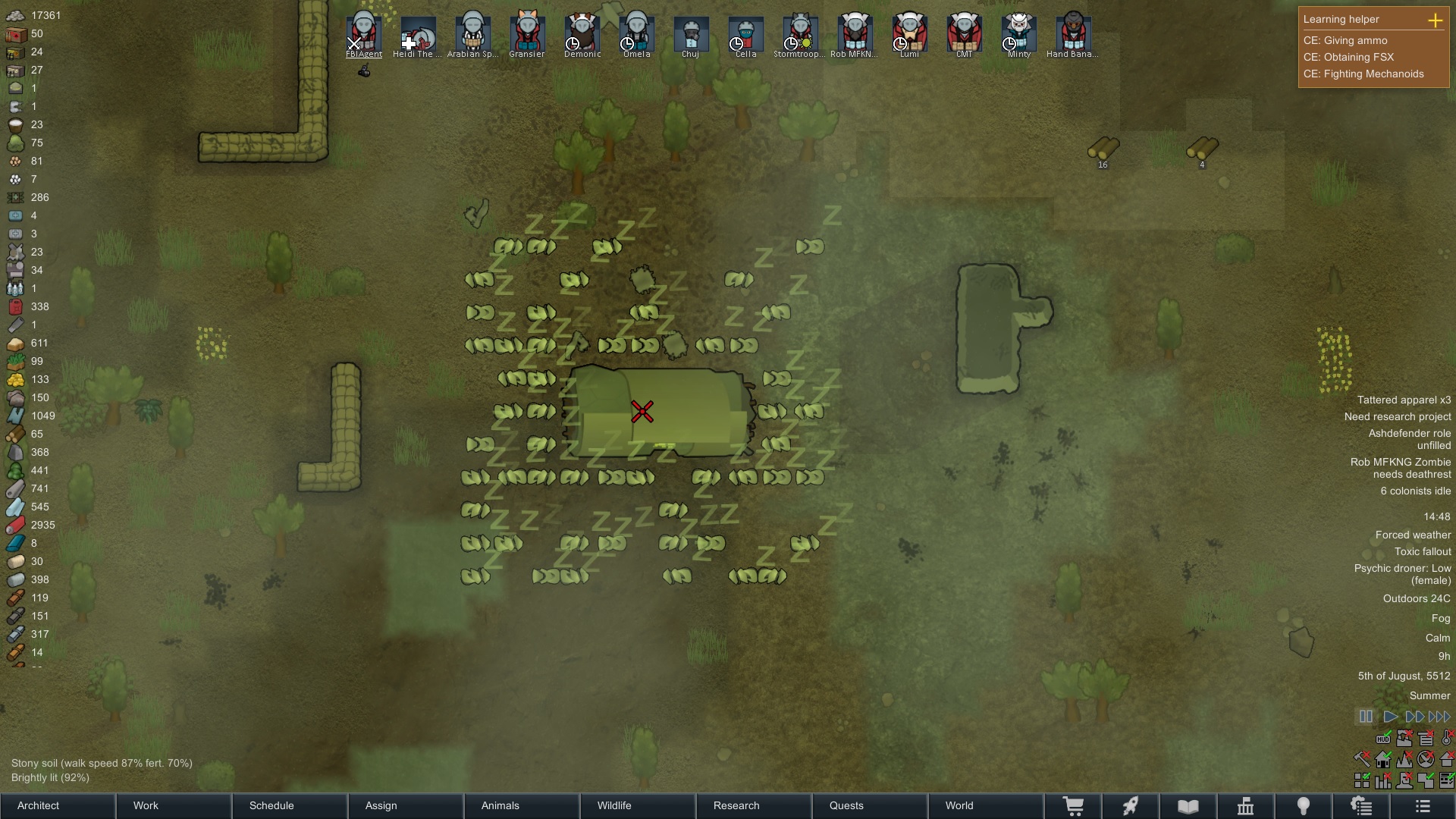
Task: Set game to normal speed
Action: click(x=1390, y=717)
